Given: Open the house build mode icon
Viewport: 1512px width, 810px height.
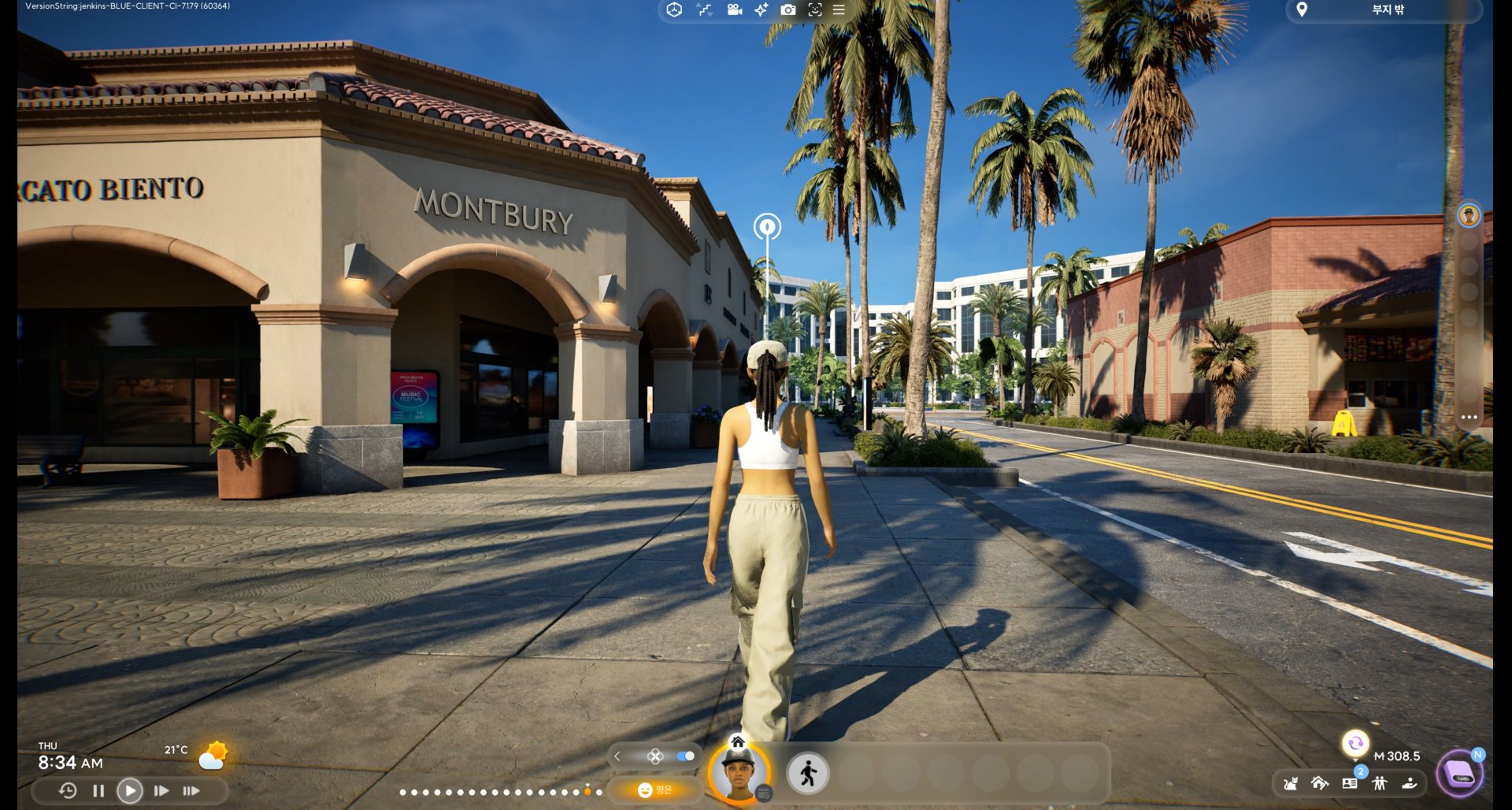Looking at the screenshot, I should tap(1320, 783).
